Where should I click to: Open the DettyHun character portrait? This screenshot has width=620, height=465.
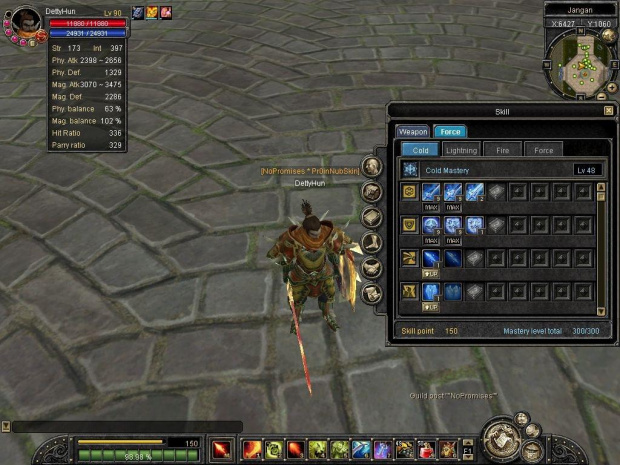pos(24,21)
